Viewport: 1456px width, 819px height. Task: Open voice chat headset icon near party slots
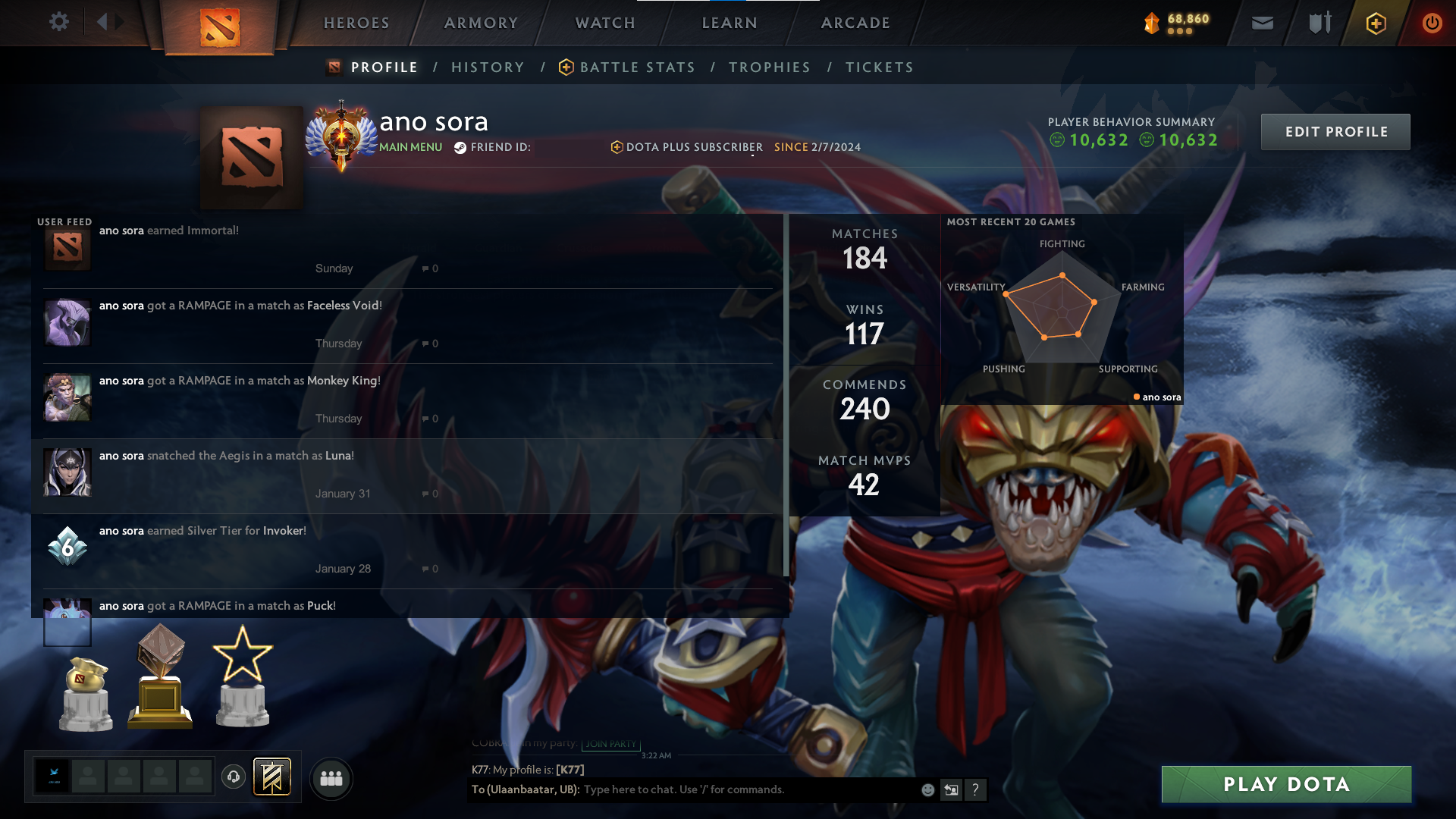(234, 775)
